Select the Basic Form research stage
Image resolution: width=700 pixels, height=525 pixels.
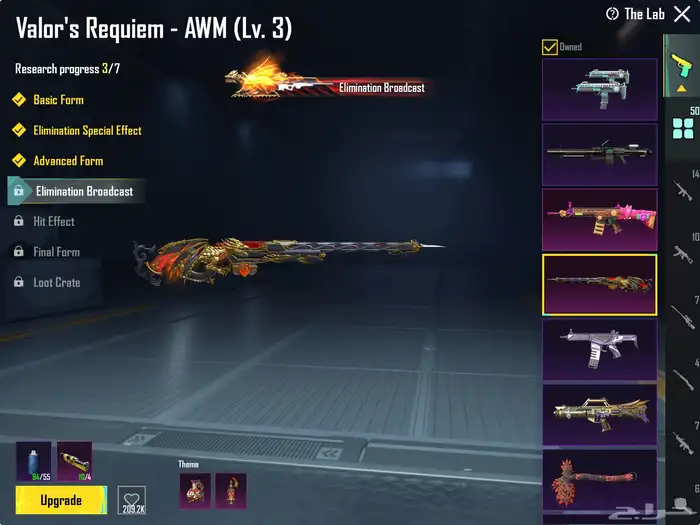[58, 100]
